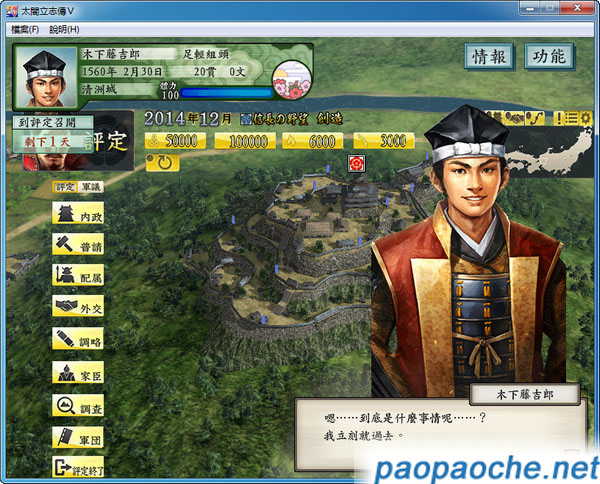The height and width of the screenshot is (484, 600).
Task: Select the 外交 diplomacy command
Action: point(79,307)
